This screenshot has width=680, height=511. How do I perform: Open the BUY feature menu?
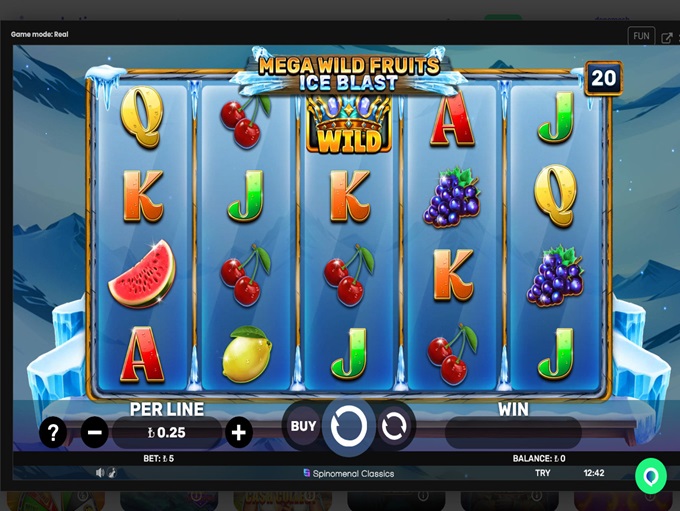pos(303,426)
